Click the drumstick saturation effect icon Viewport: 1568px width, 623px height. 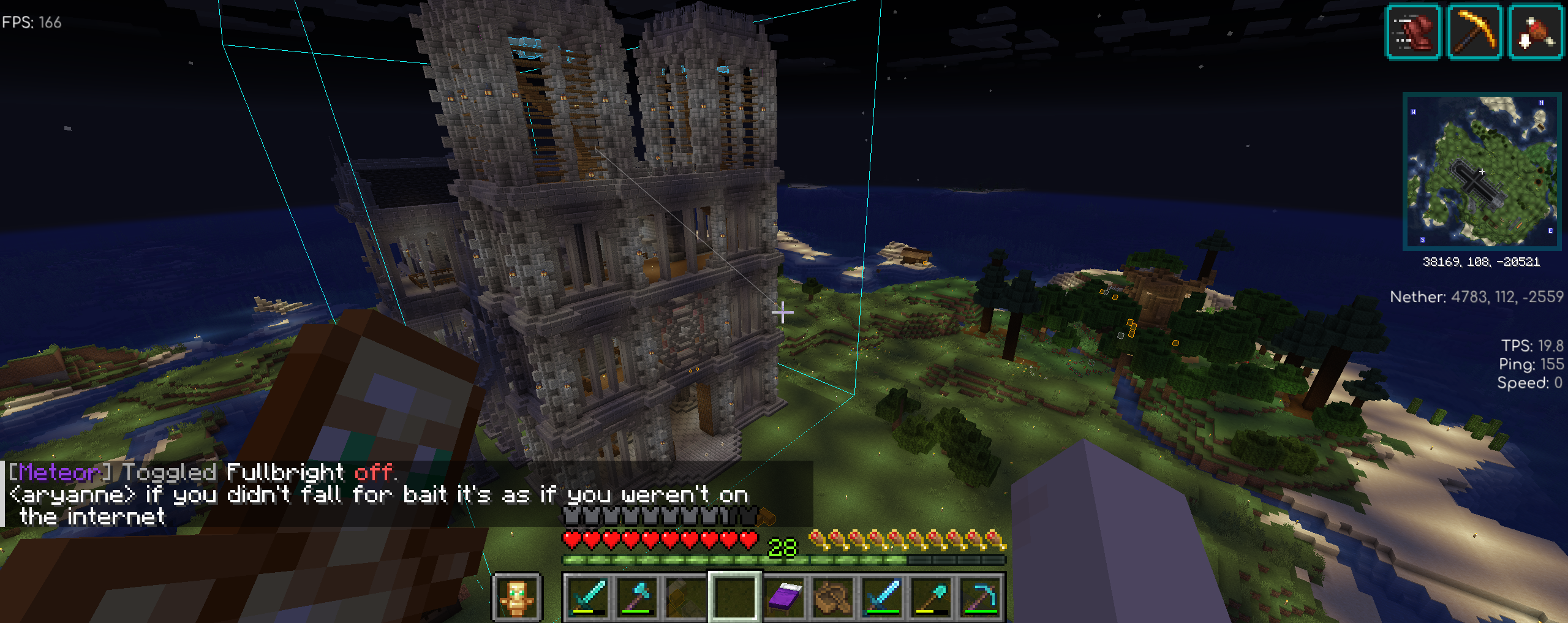[1535, 32]
